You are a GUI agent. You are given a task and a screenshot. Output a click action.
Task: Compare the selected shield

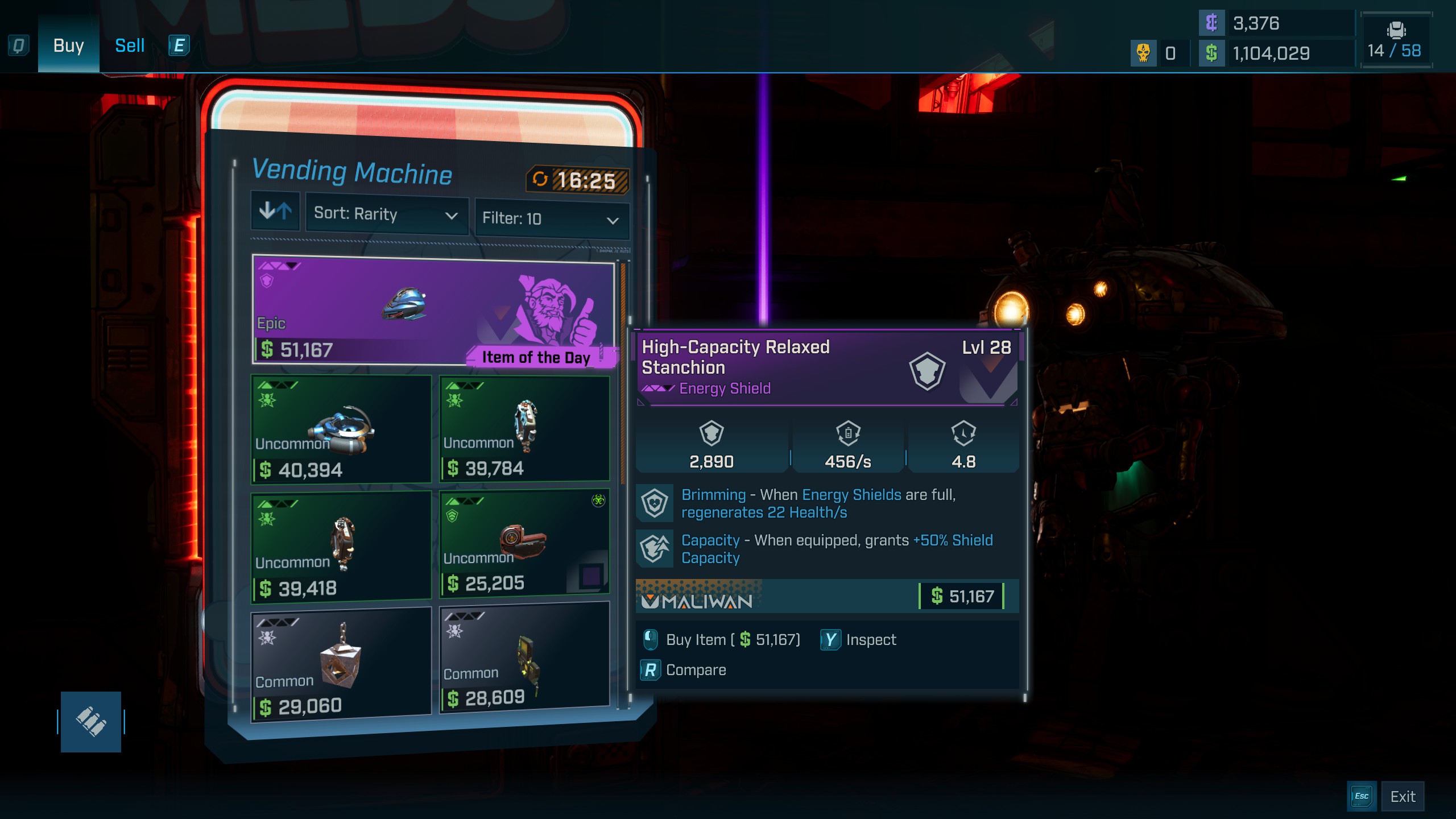click(684, 670)
